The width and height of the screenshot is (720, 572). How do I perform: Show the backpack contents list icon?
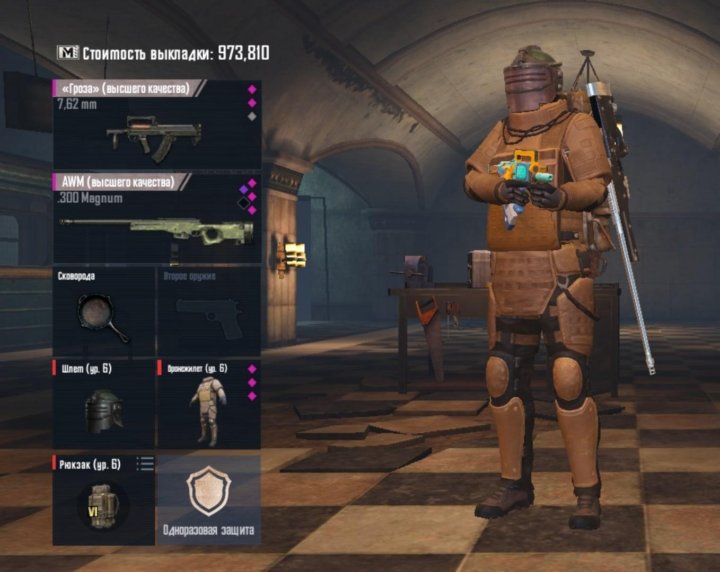(x=145, y=463)
